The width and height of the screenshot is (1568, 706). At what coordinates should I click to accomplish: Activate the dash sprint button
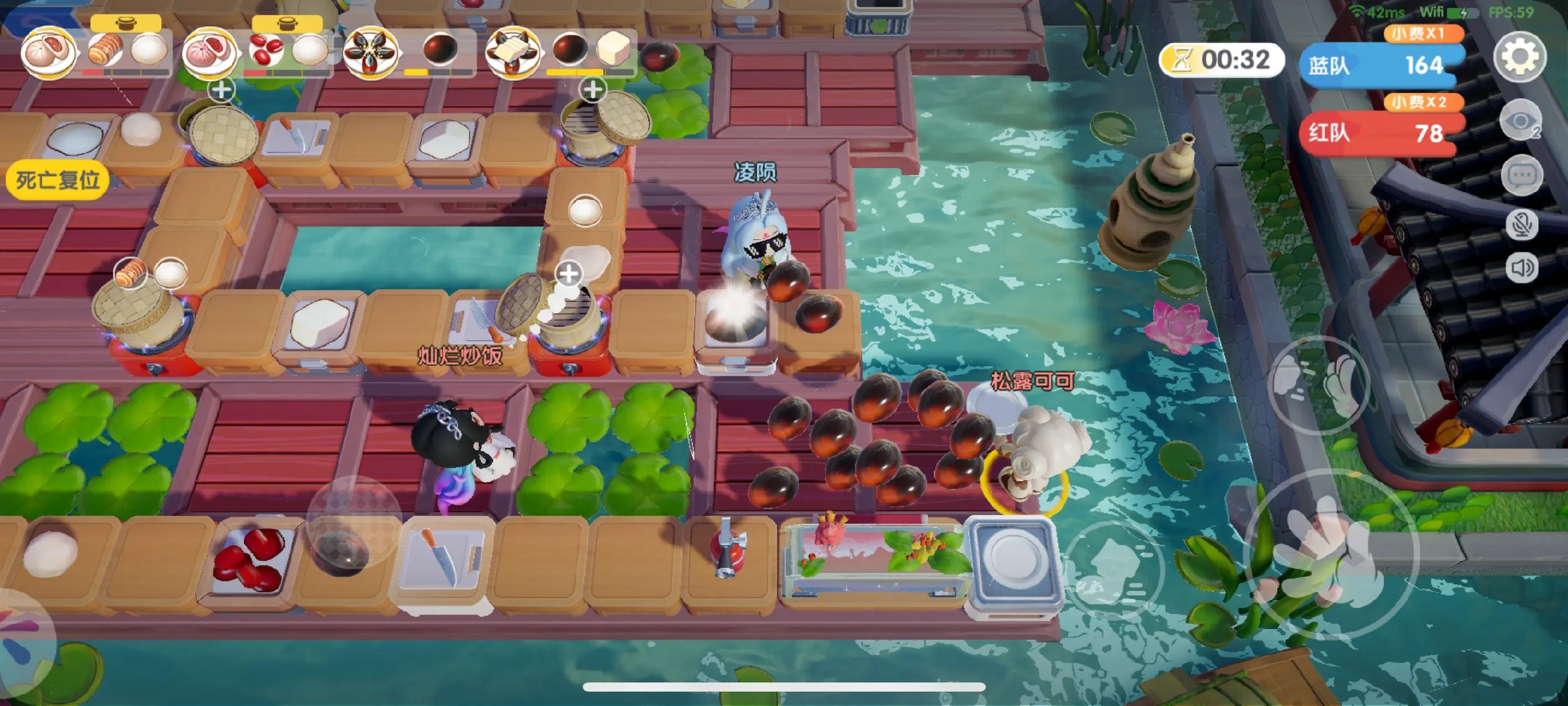tap(1114, 569)
